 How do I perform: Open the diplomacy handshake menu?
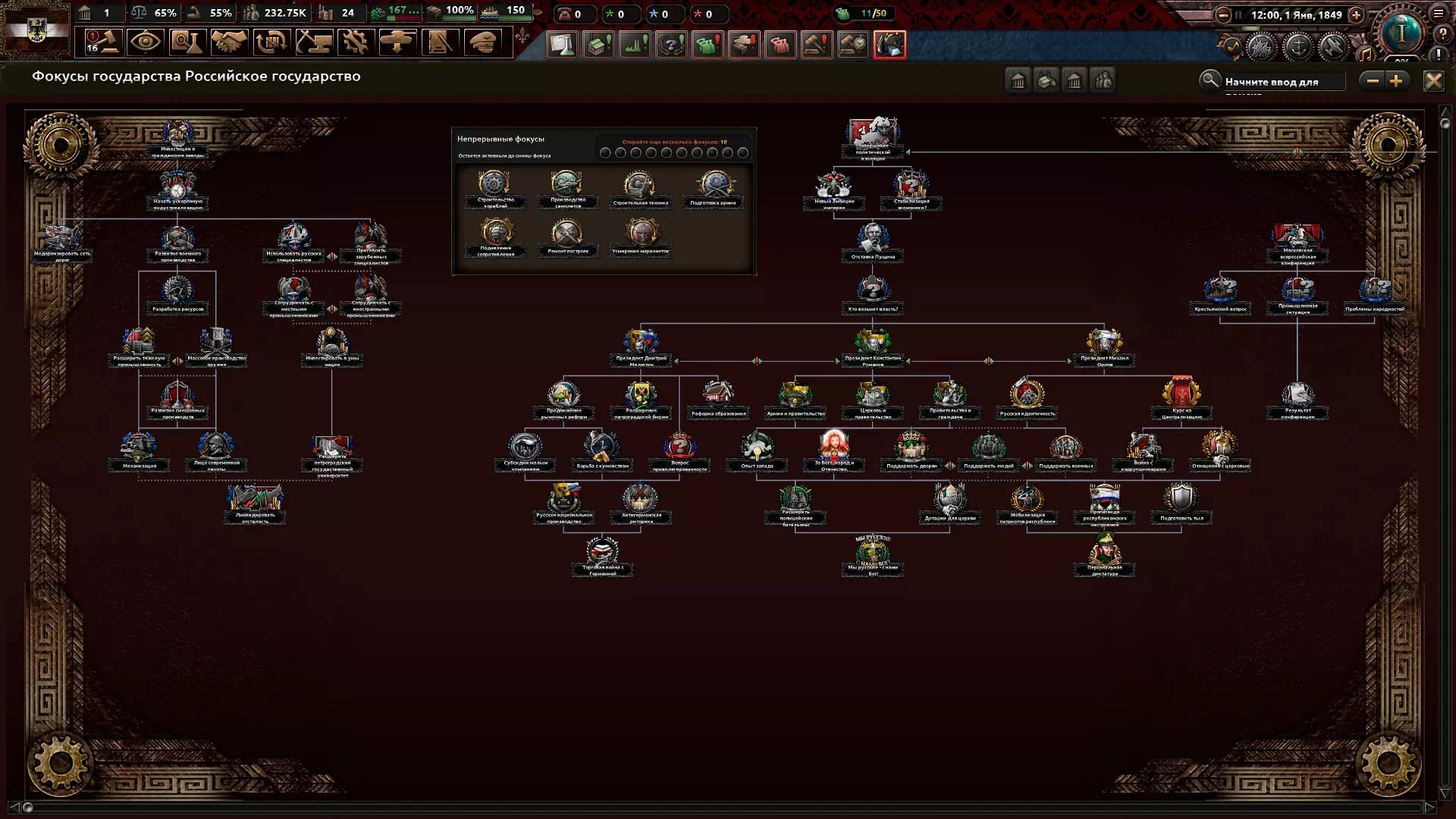click(228, 42)
